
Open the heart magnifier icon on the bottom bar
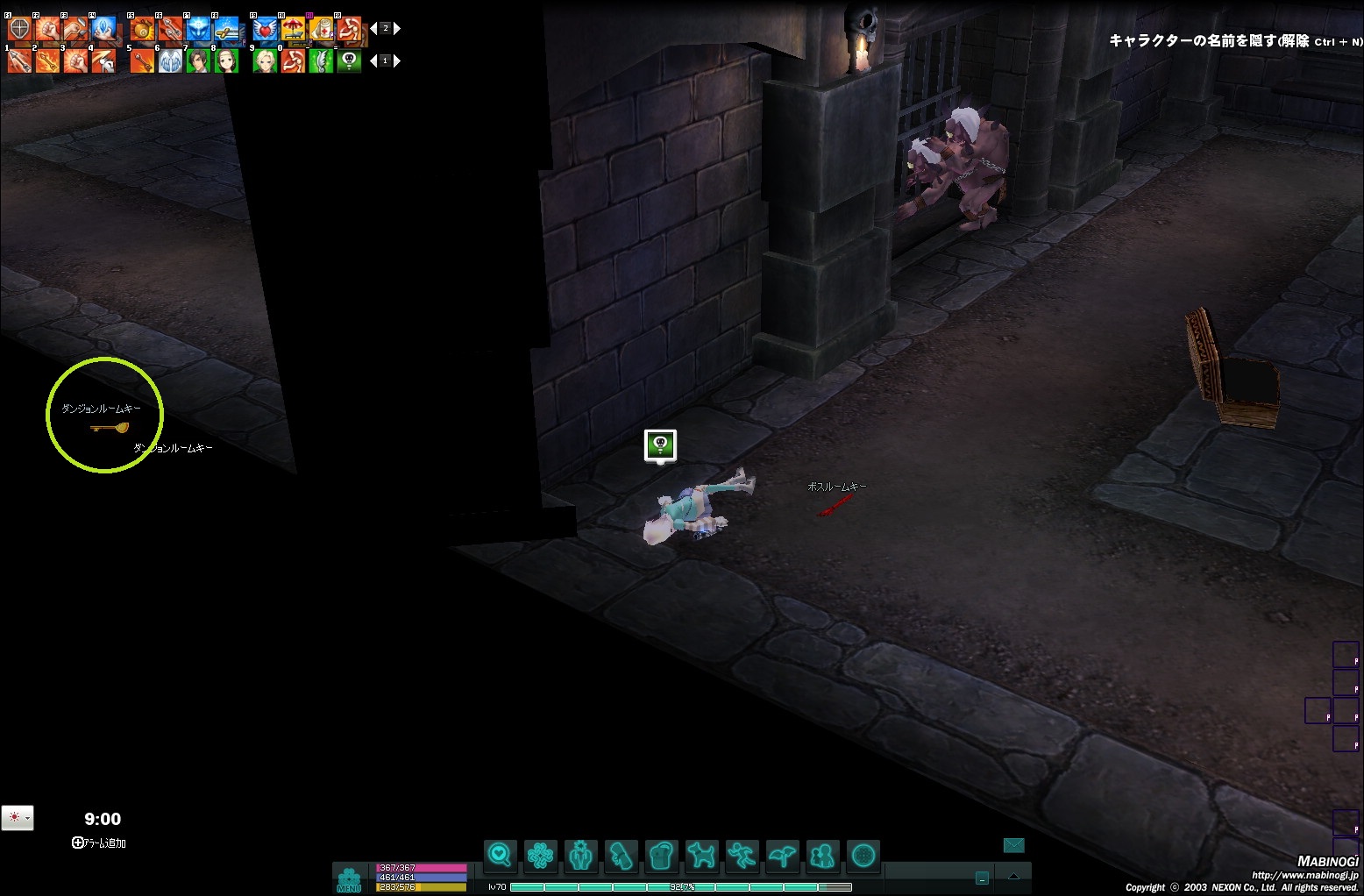coord(500,855)
